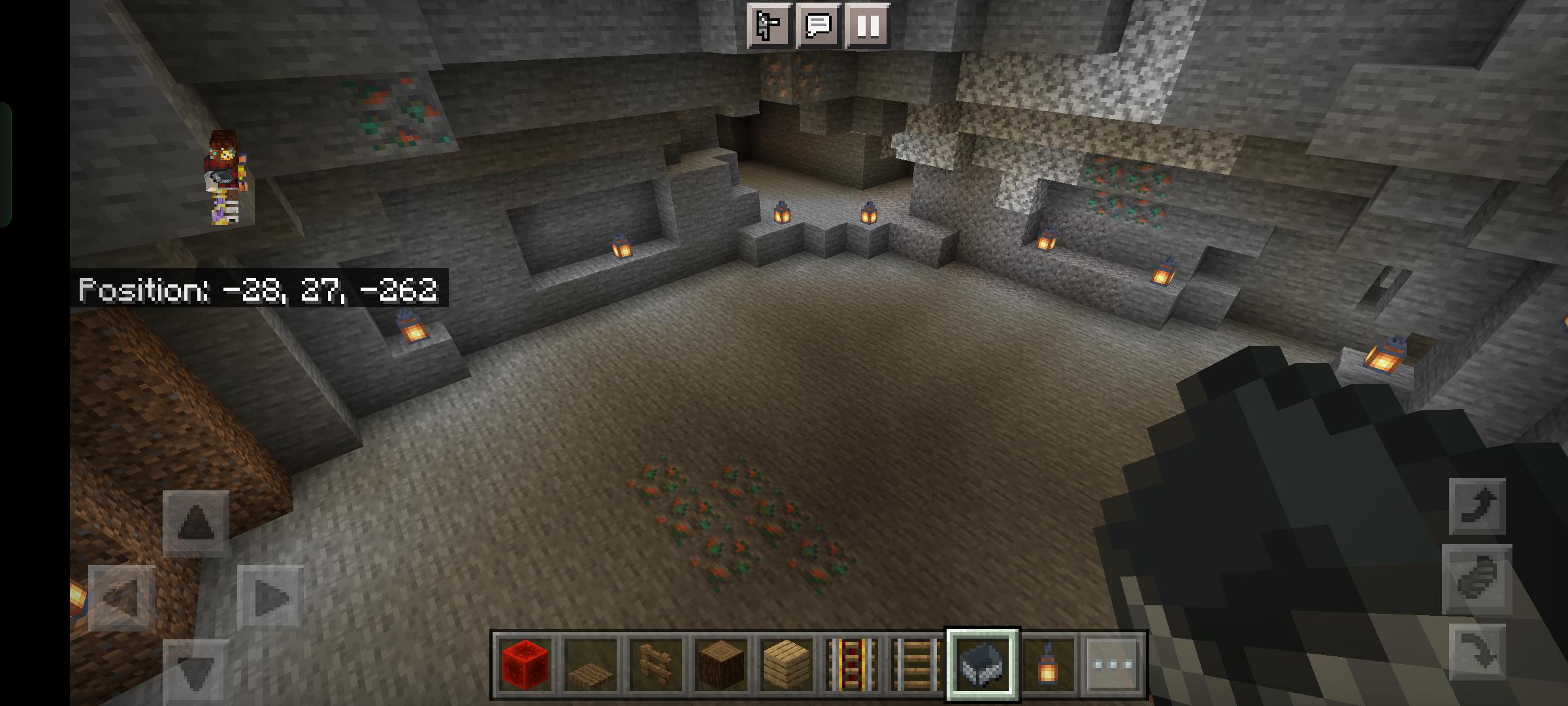Pause the game with the pause button
The width and height of the screenshot is (1568, 706).
868,26
